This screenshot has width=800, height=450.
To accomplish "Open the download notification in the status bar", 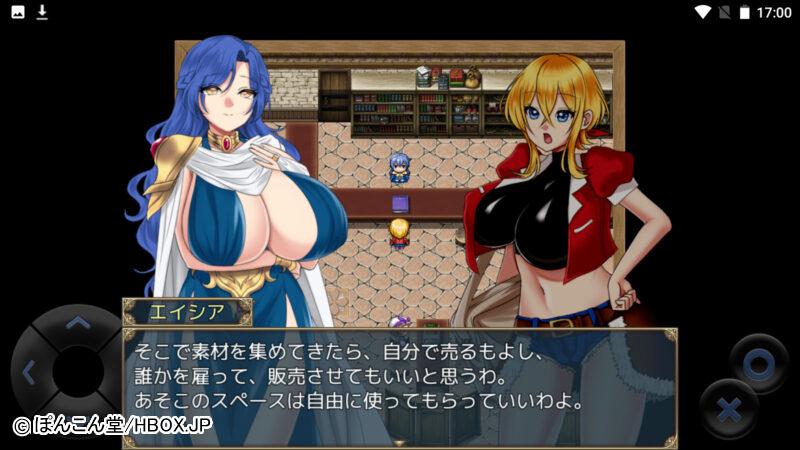I will click(42, 12).
